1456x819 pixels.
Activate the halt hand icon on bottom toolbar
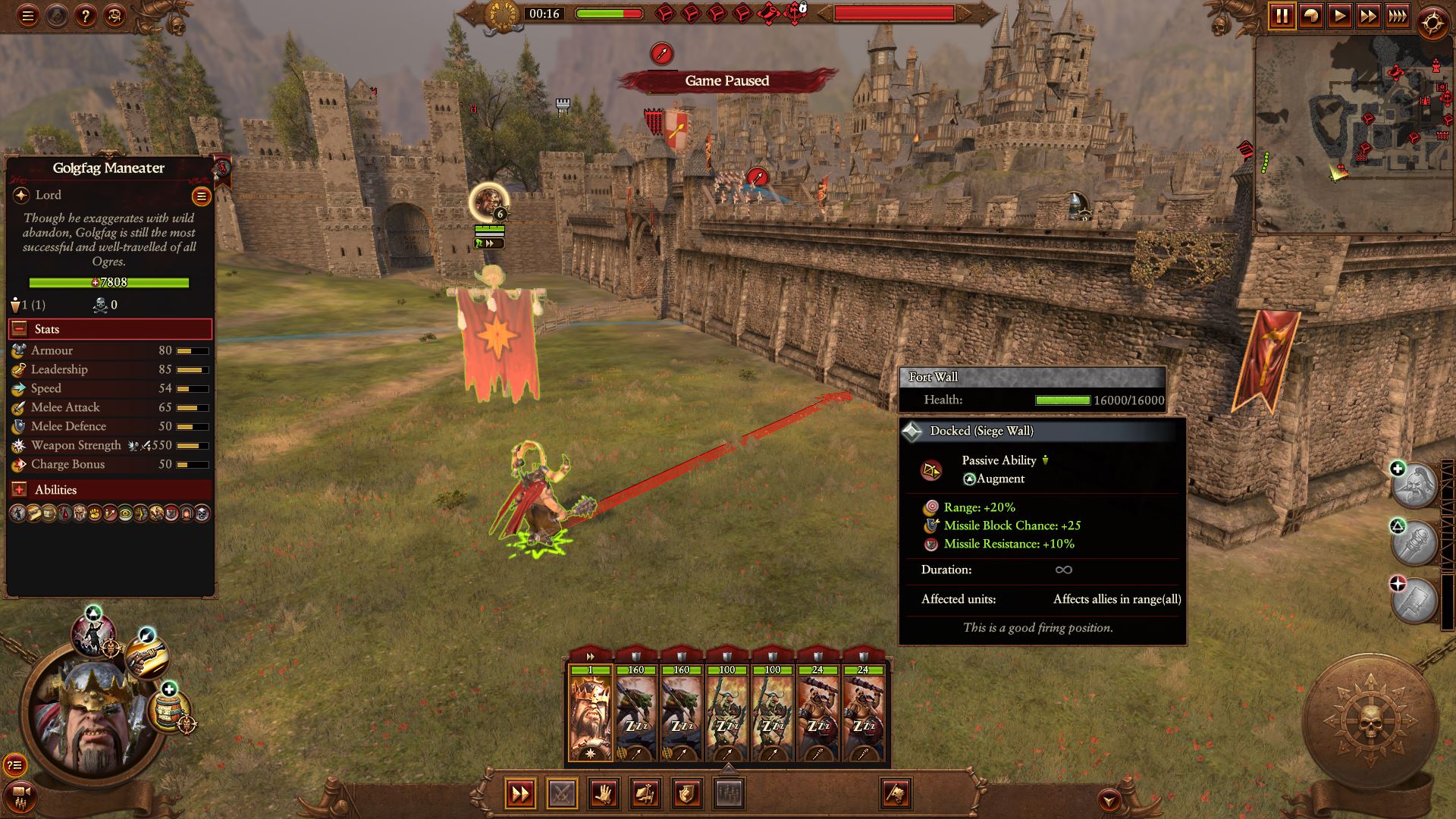click(x=603, y=792)
